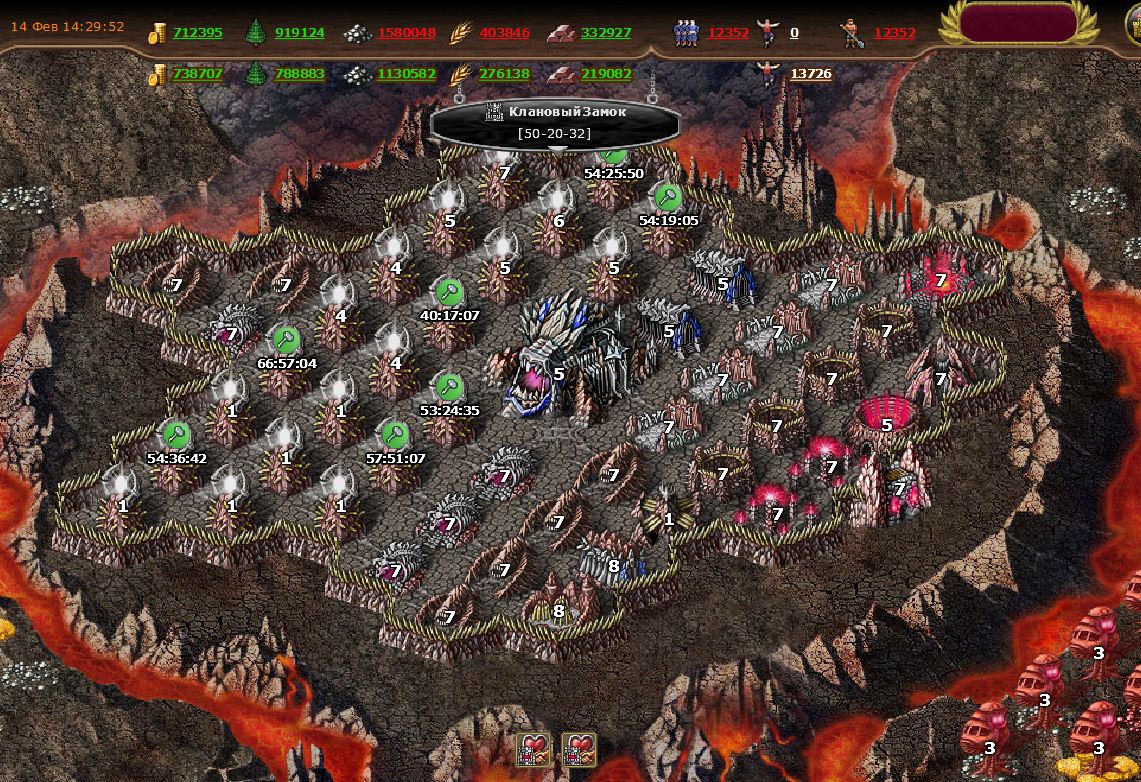The width and height of the screenshot is (1141, 782).
Task: Show the unit count 13726
Action: coord(810,74)
